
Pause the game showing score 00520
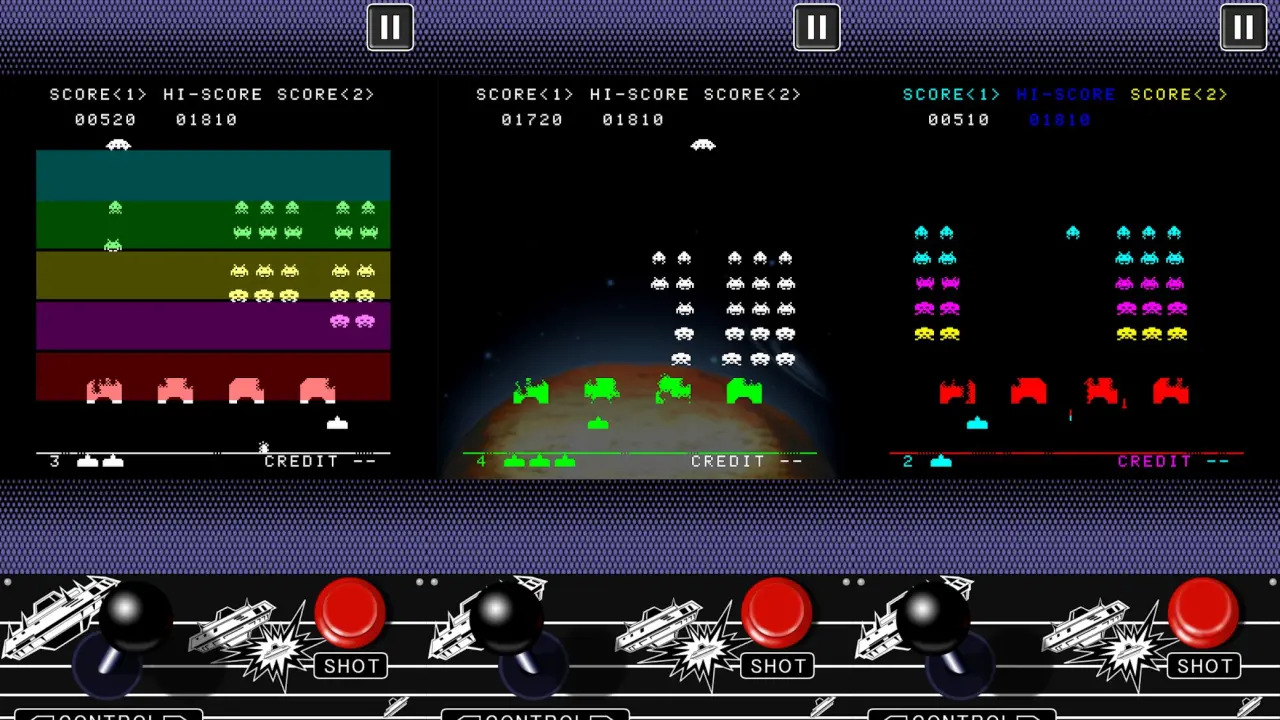pos(390,27)
